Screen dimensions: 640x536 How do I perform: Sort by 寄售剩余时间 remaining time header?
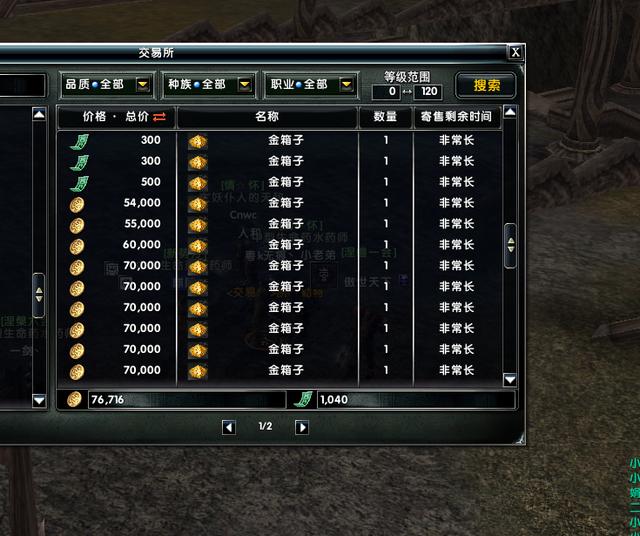(x=456, y=117)
